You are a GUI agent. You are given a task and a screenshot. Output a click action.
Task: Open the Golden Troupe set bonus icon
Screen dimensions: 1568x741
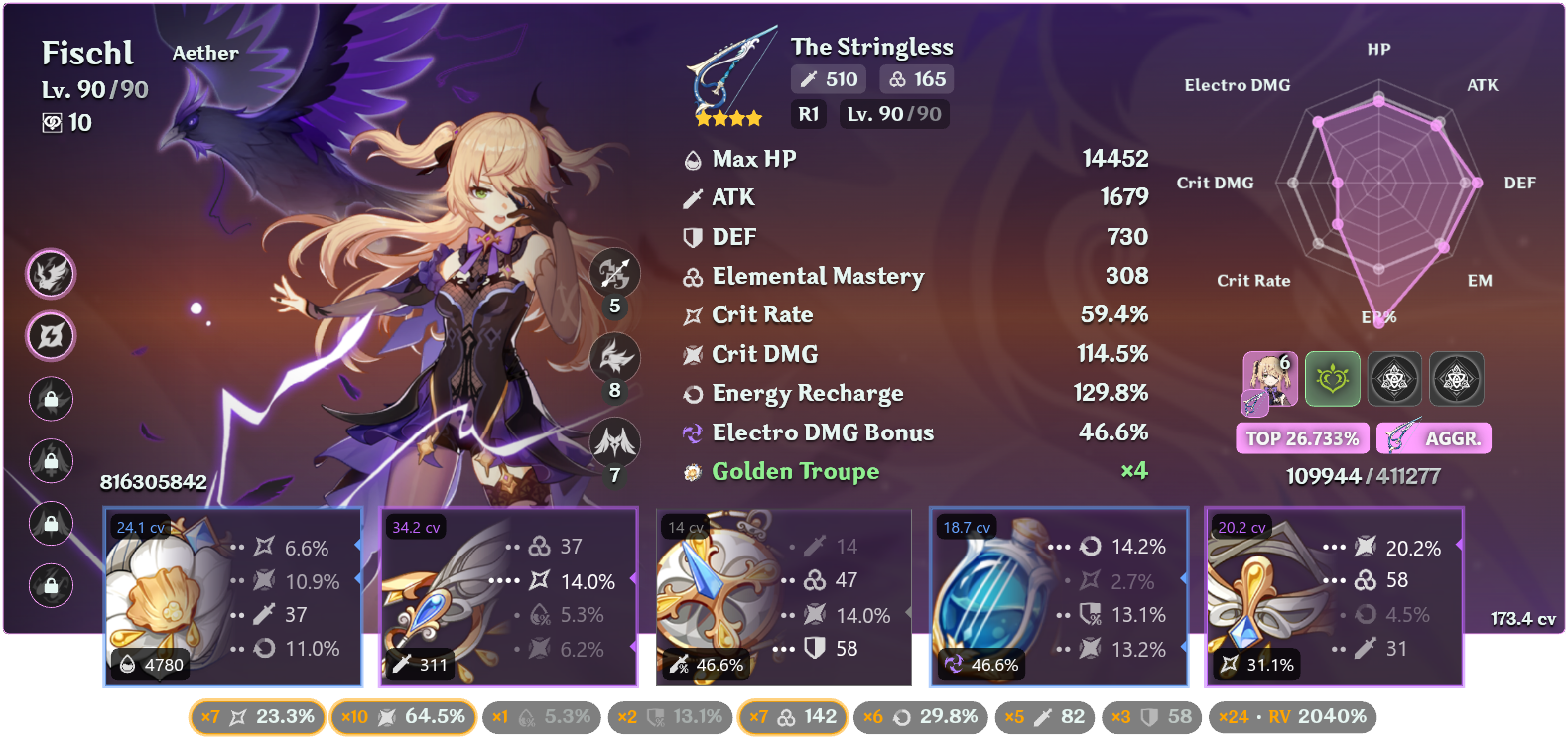(693, 472)
